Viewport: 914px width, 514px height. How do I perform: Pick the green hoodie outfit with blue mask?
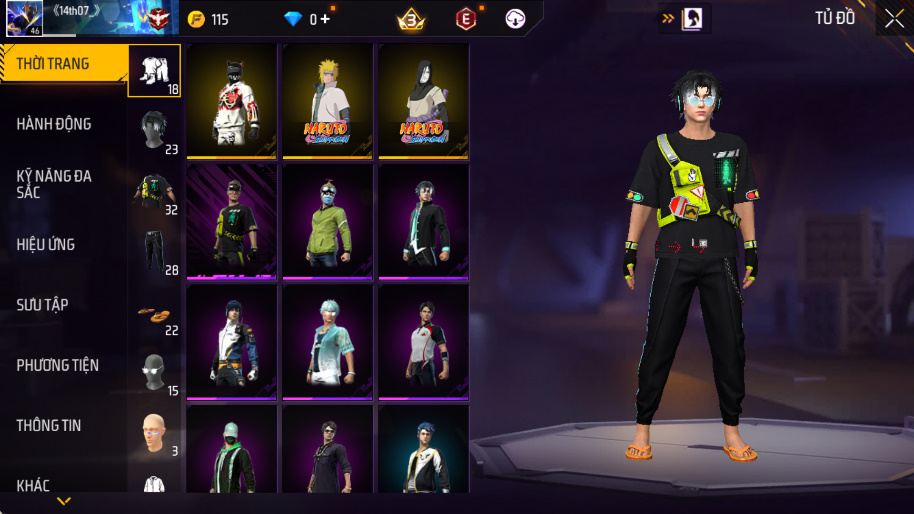tap(327, 220)
